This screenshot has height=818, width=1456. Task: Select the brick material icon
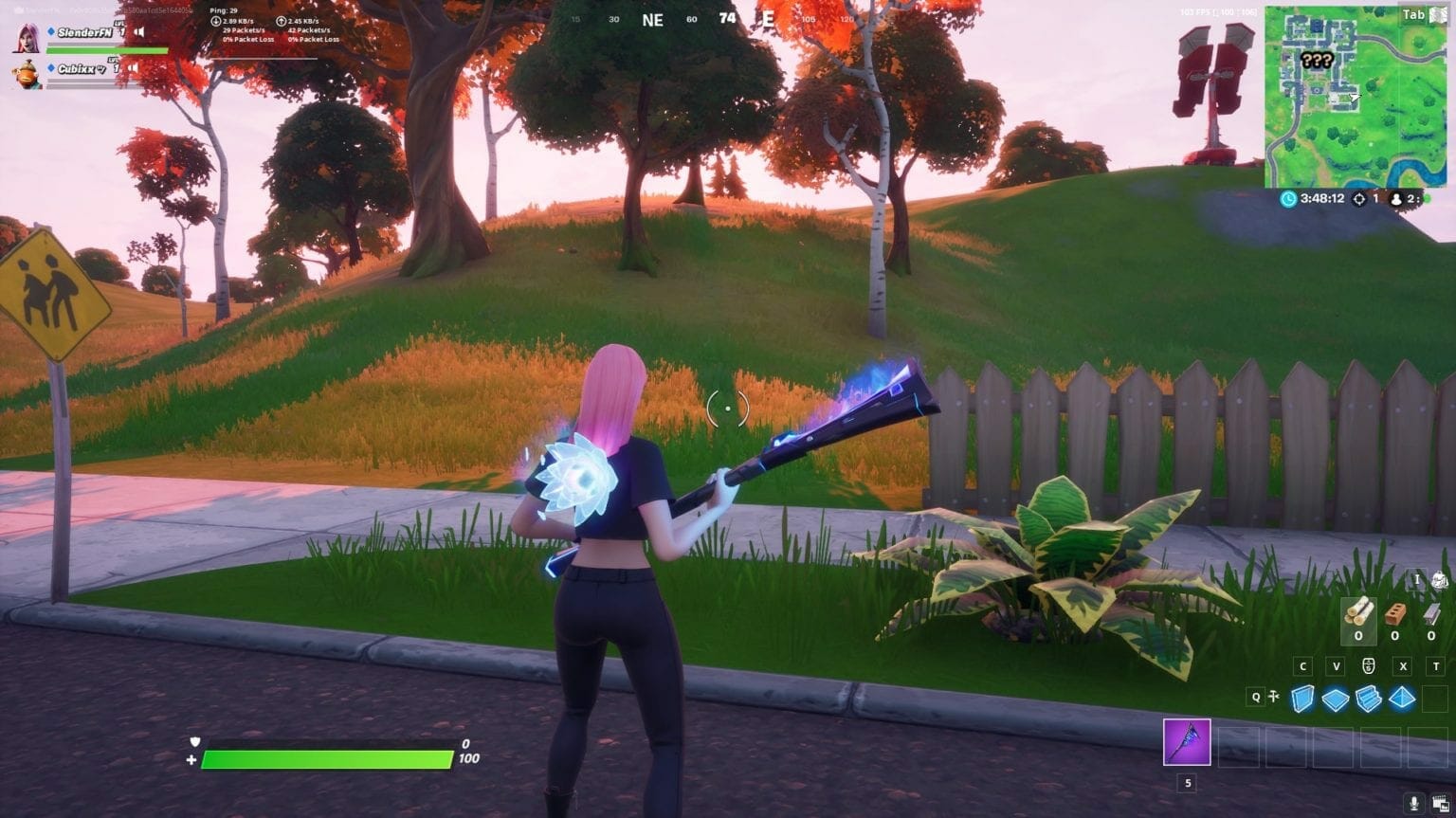(1395, 614)
